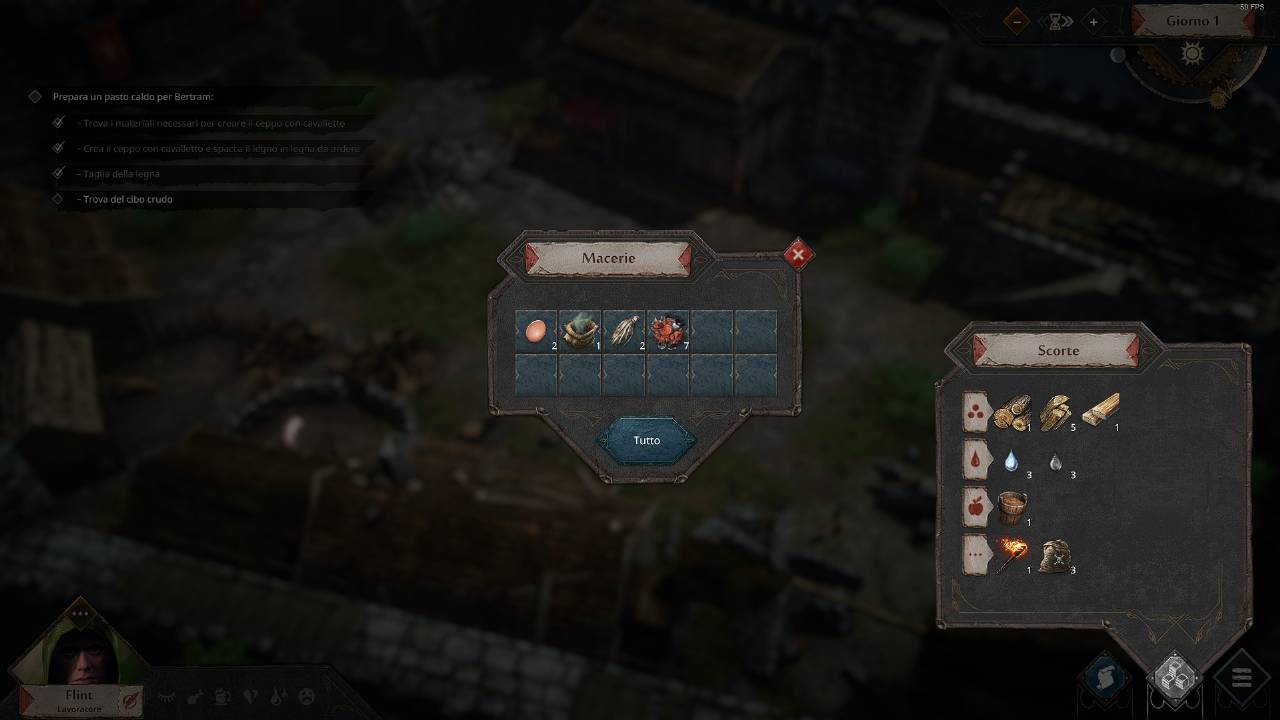Select the wooden plank stock item

1099,410
